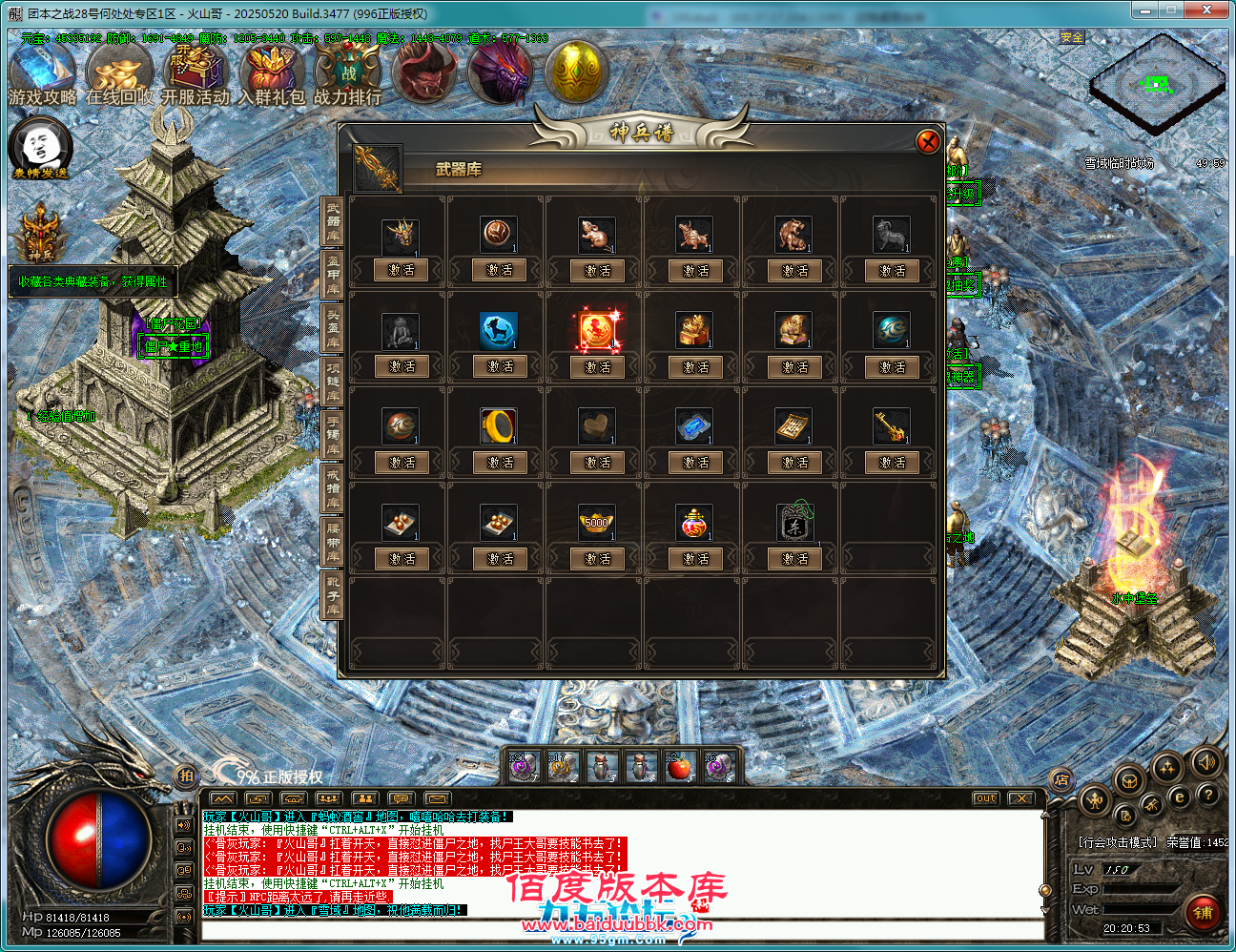Activate the golden key item
This screenshot has width=1236, height=952.
tap(892, 463)
